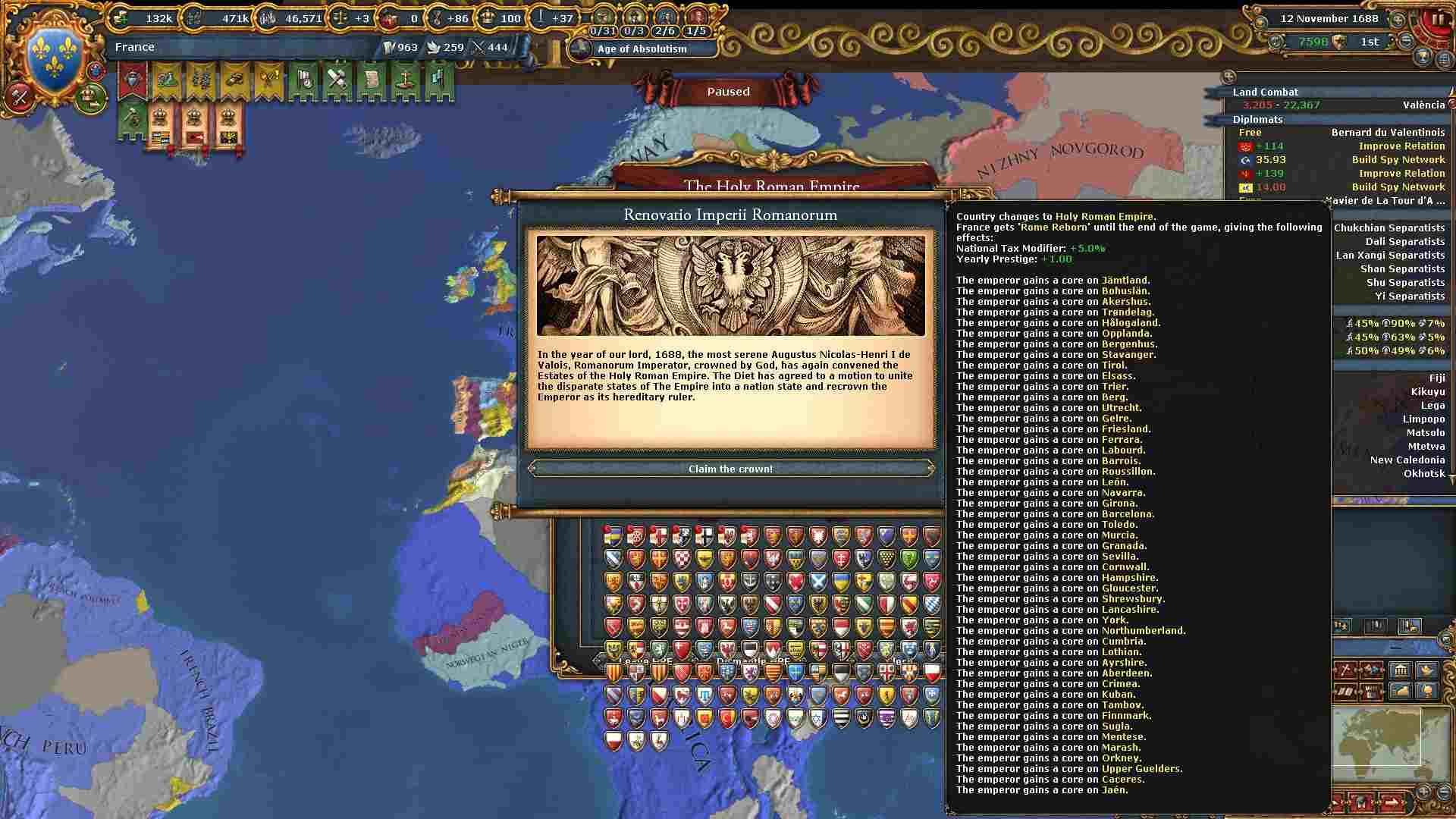Open the gold coins yellow alert banner

pyautogui.click(x=234, y=80)
